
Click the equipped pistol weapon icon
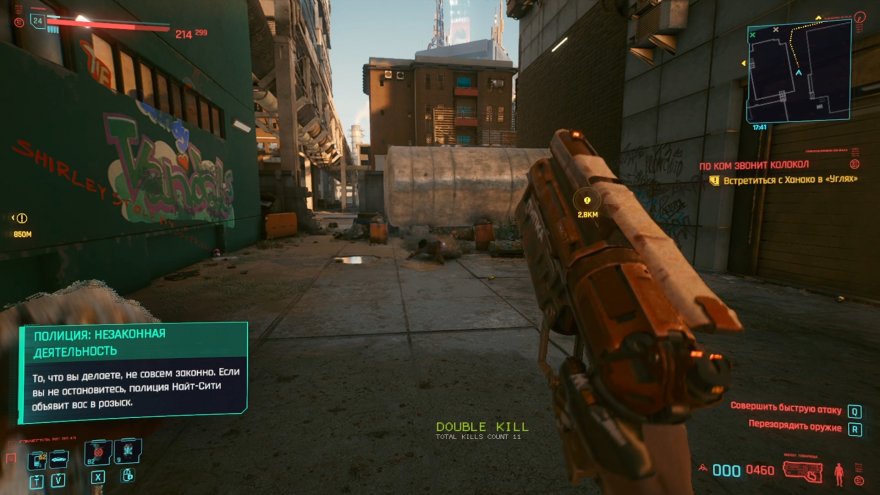tap(801, 470)
